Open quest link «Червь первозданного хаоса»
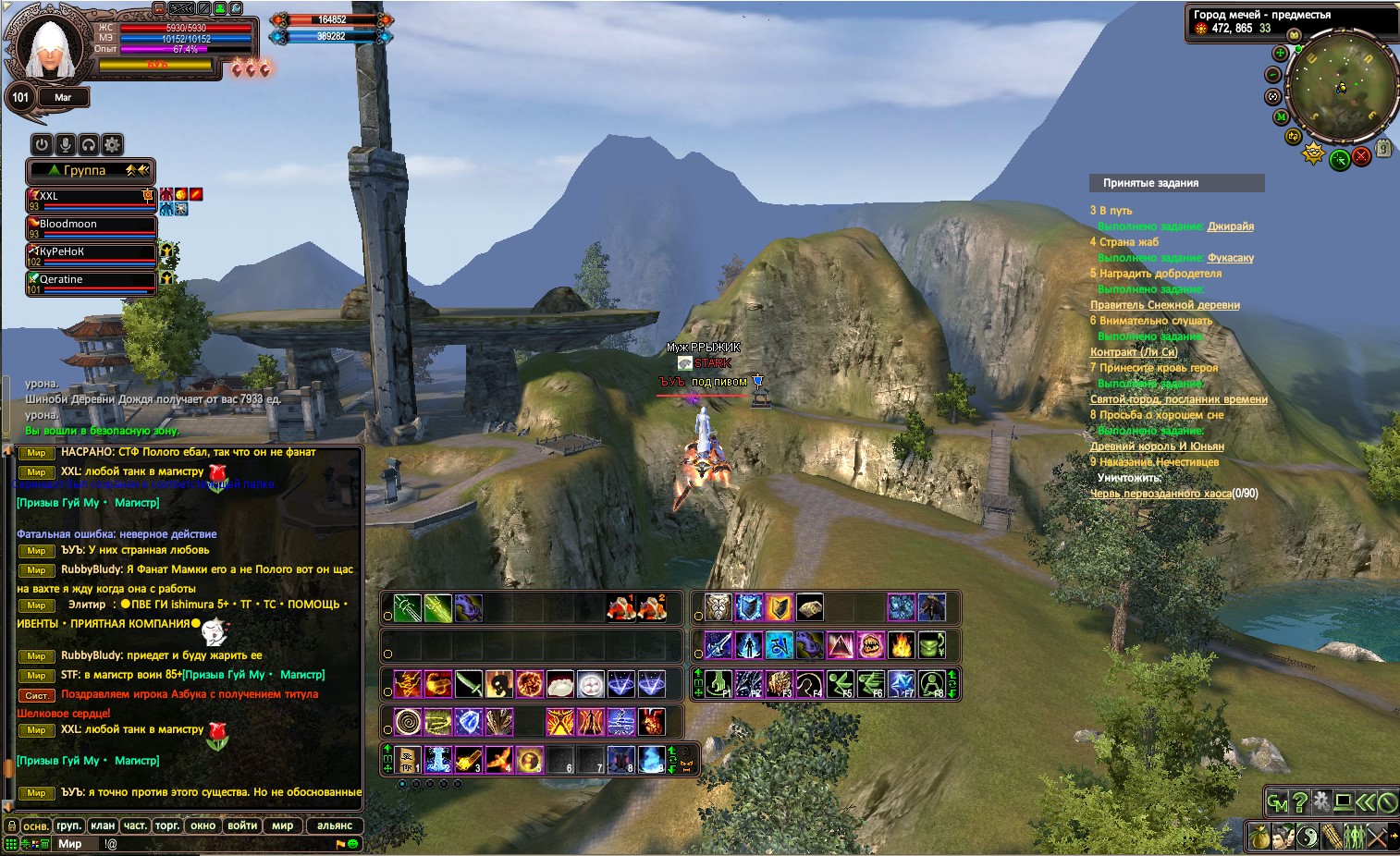The image size is (1400, 856). (1161, 494)
